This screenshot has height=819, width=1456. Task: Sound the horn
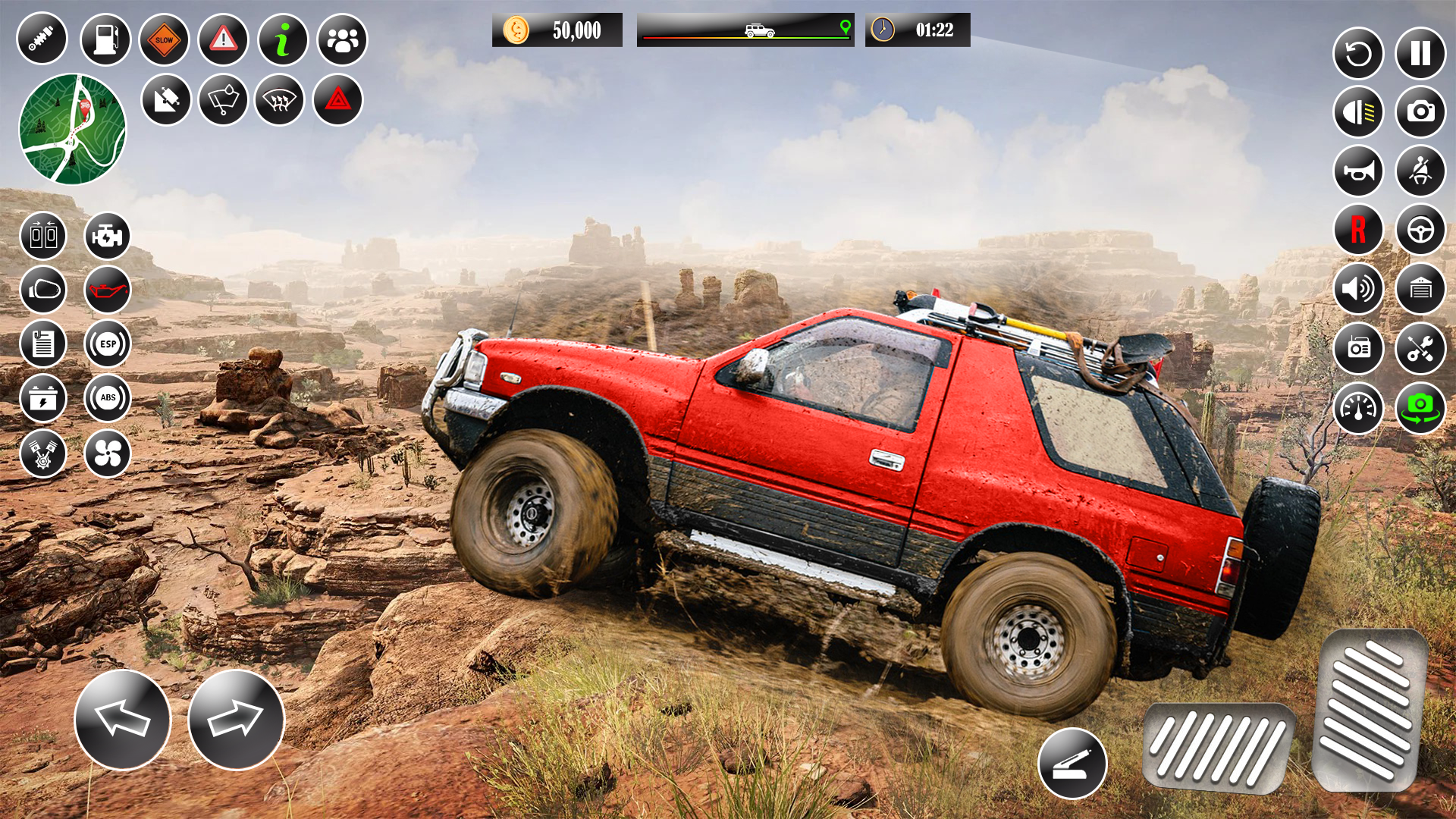[x=1360, y=171]
